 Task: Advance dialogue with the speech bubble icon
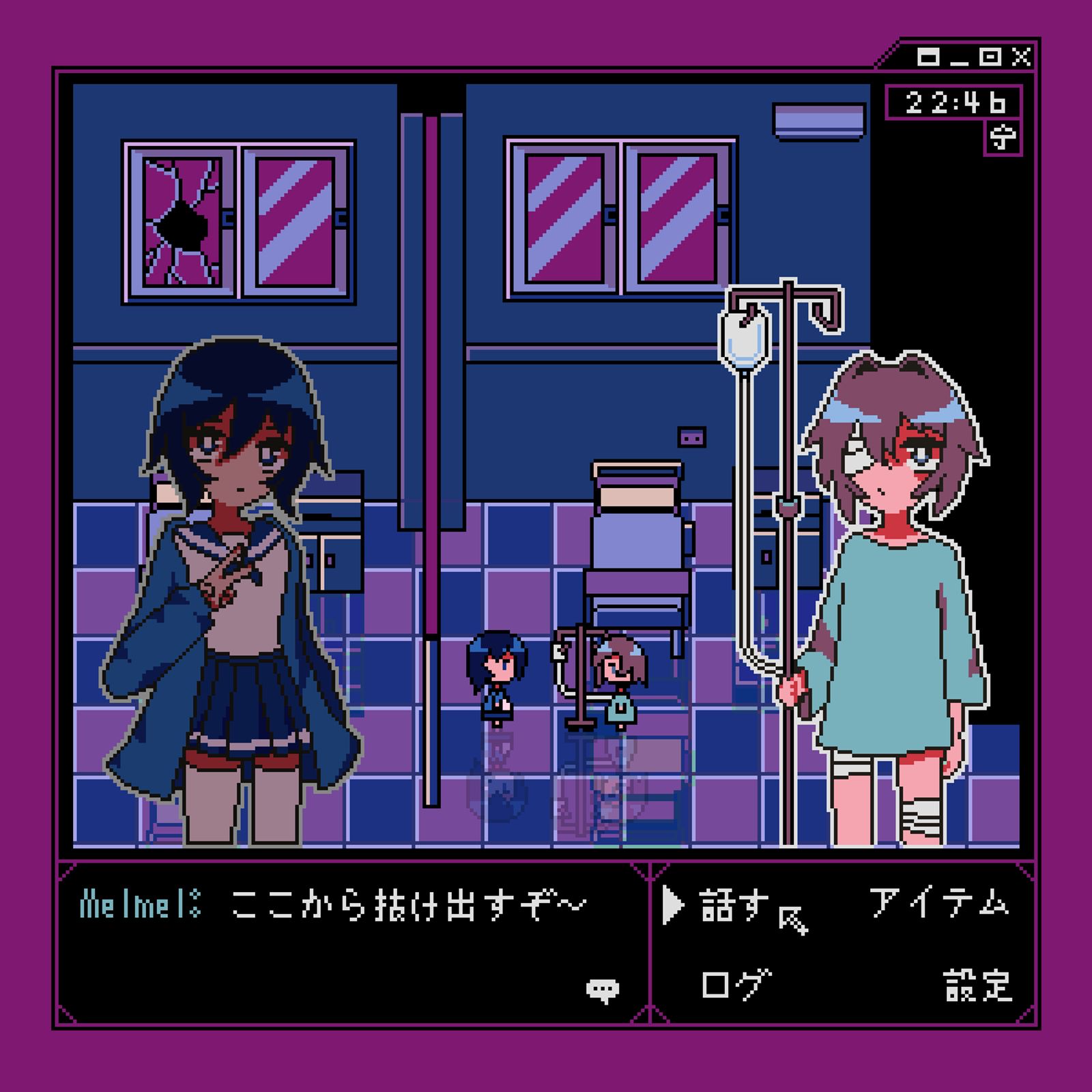pyautogui.click(x=603, y=990)
